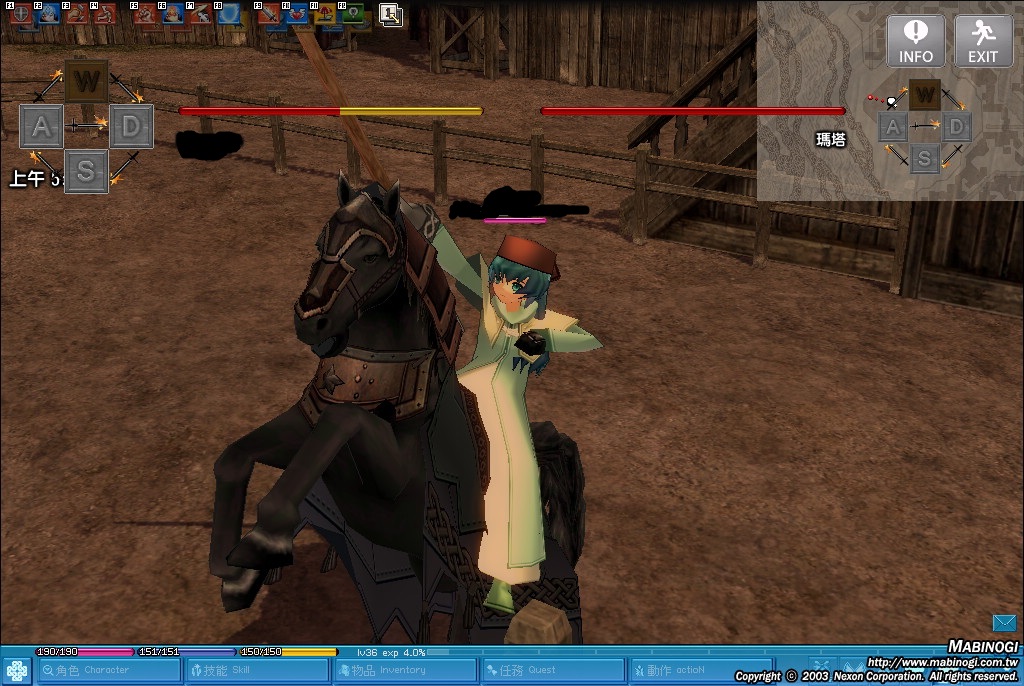Switch the hotkey bar page
This screenshot has width=1024, height=686.
tap(390, 14)
